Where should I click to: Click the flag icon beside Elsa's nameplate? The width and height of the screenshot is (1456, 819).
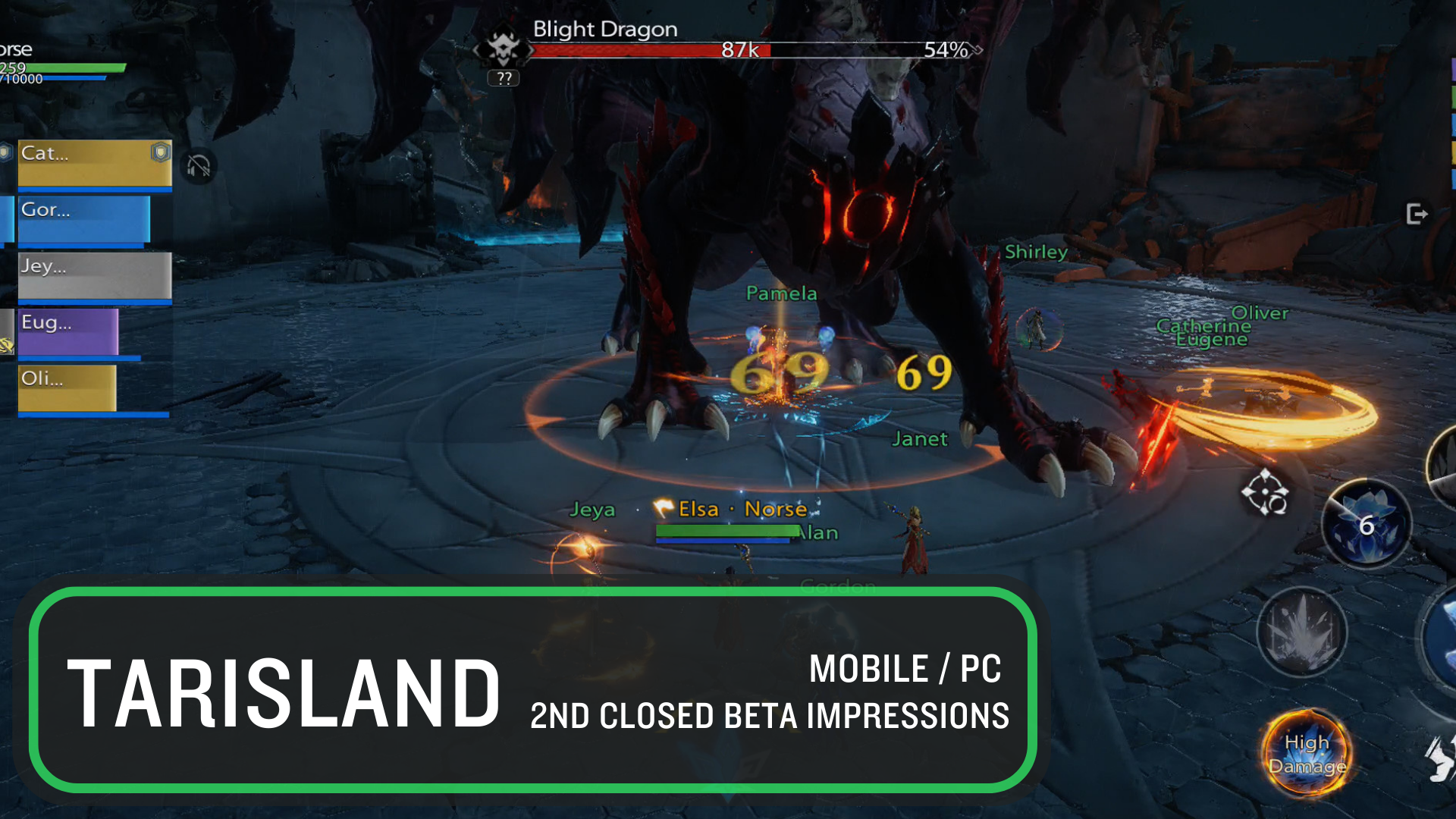click(664, 509)
